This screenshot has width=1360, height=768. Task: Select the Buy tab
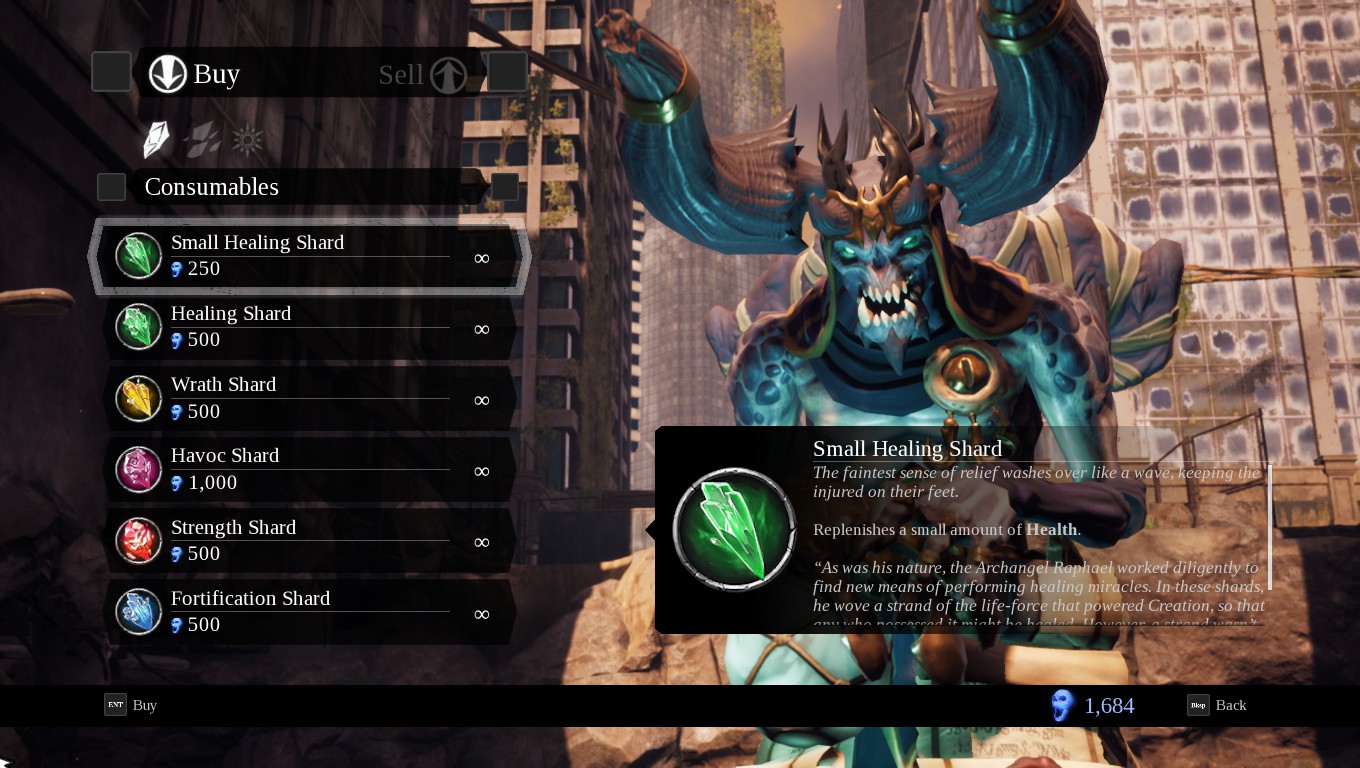coord(215,74)
